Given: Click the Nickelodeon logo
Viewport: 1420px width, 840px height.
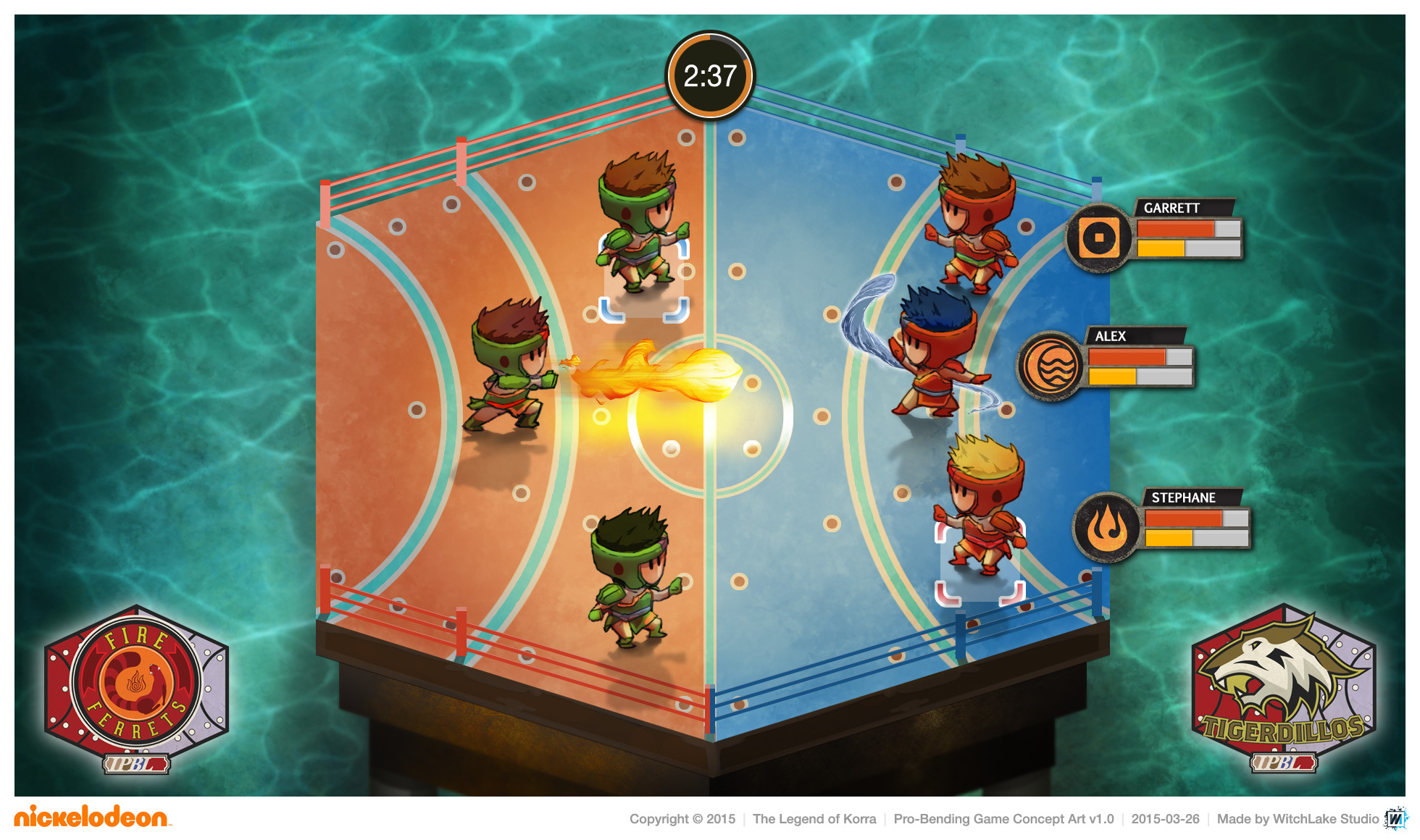Looking at the screenshot, I should tap(92, 817).
